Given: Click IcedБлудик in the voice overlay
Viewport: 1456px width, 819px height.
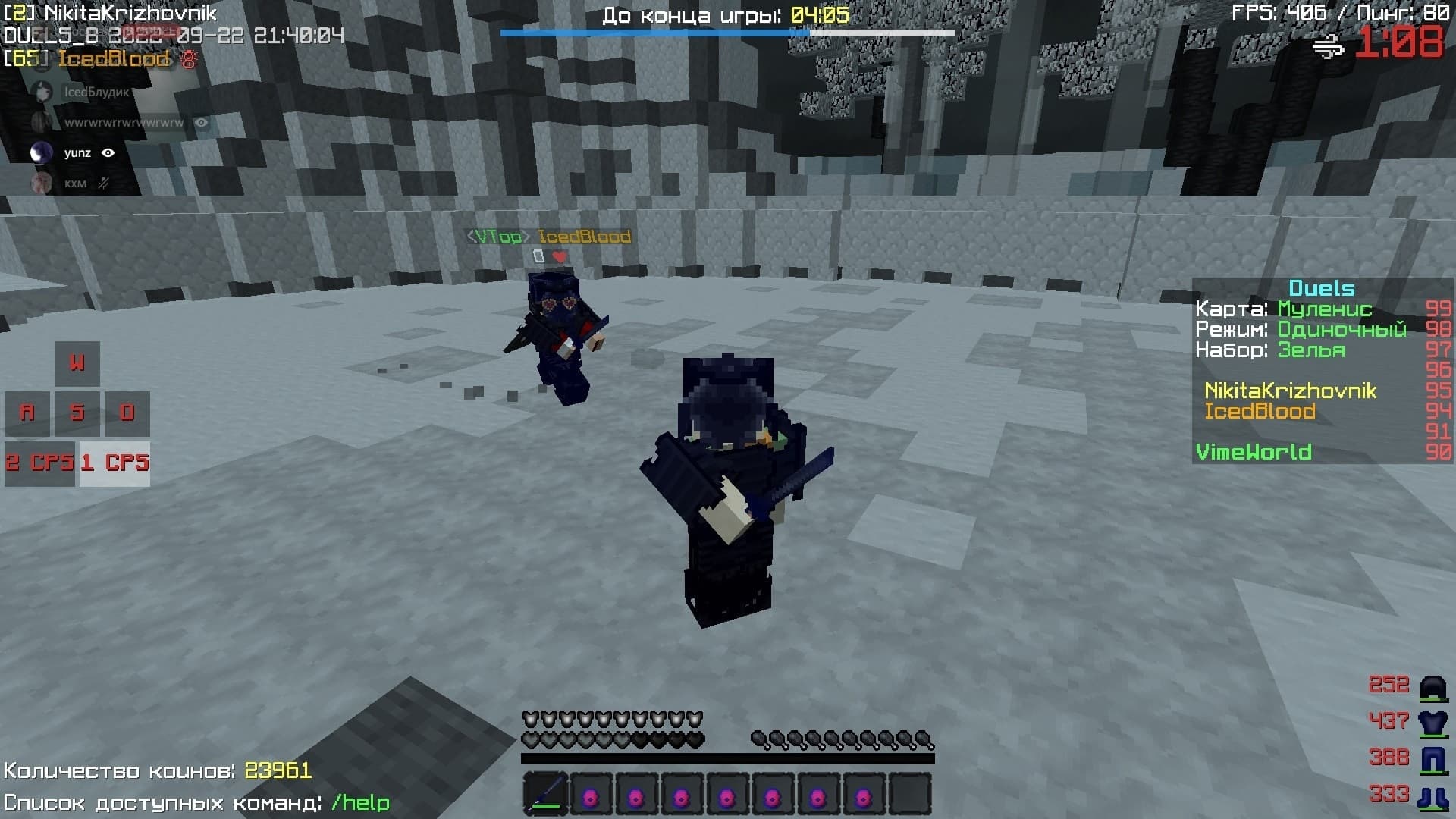Looking at the screenshot, I should (96, 93).
